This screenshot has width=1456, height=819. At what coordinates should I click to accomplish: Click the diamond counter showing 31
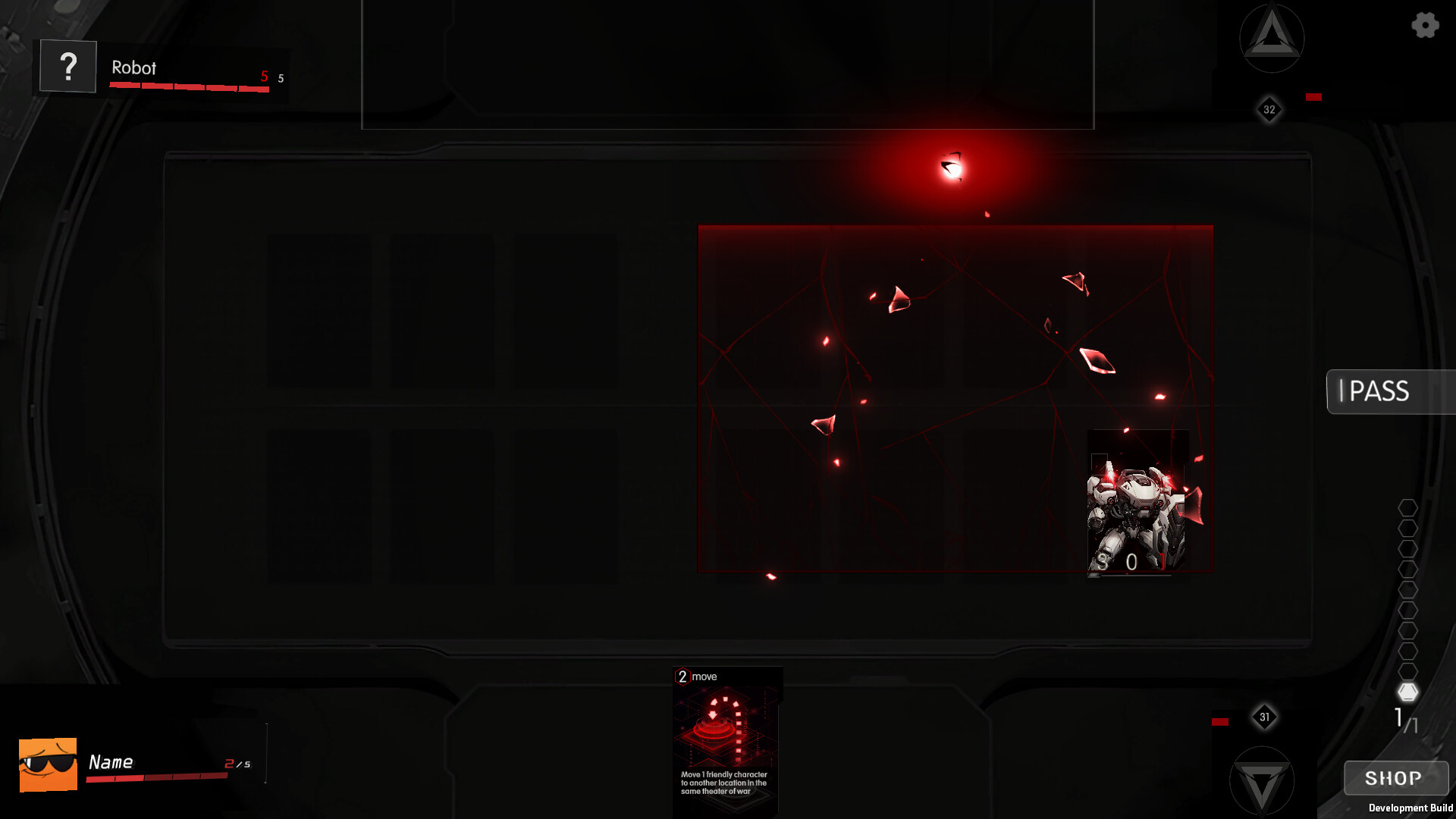coord(1263,718)
